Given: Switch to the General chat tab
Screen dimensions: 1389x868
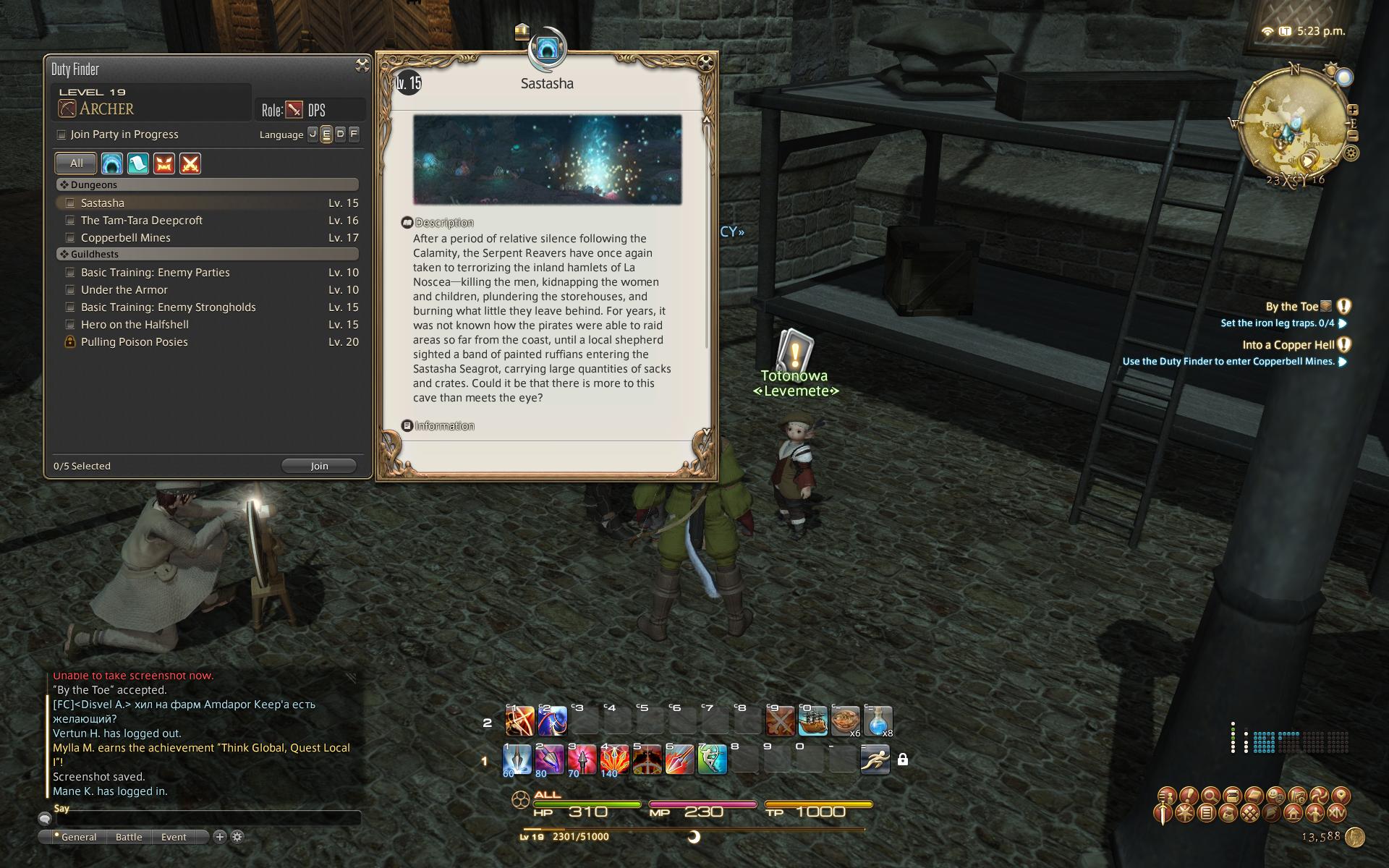Looking at the screenshot, I should 78,837.
